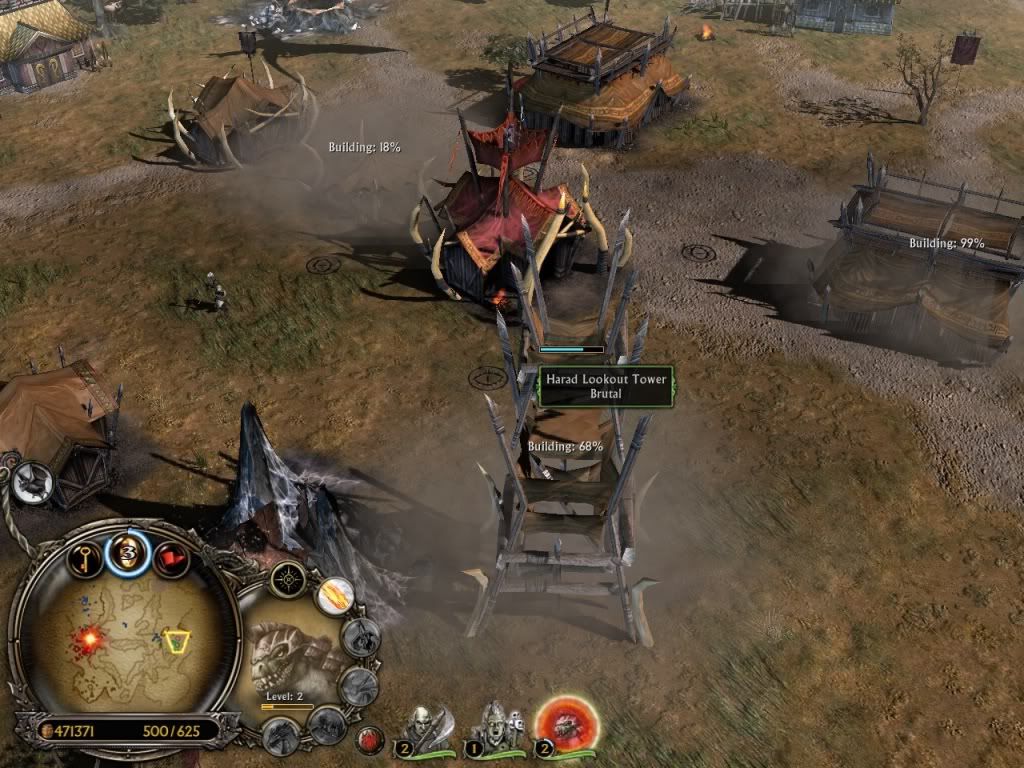1024x768 pixels.
Task: Open the golden key objectives button
Action: [86, 556]
